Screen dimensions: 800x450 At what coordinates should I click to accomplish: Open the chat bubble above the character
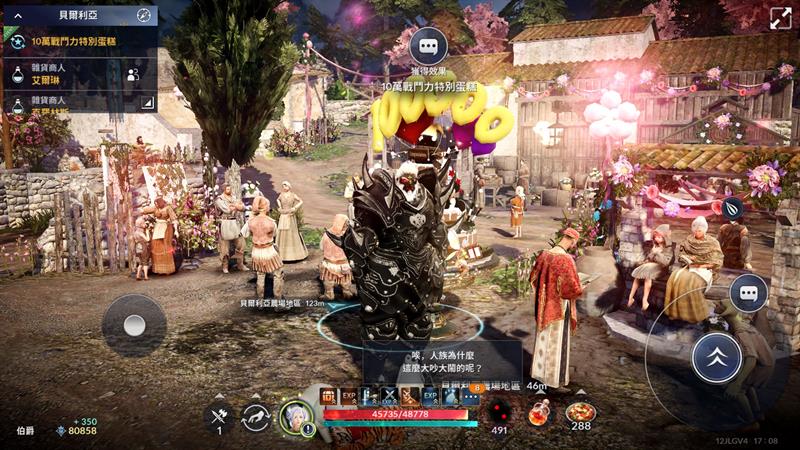coord(428,45)
